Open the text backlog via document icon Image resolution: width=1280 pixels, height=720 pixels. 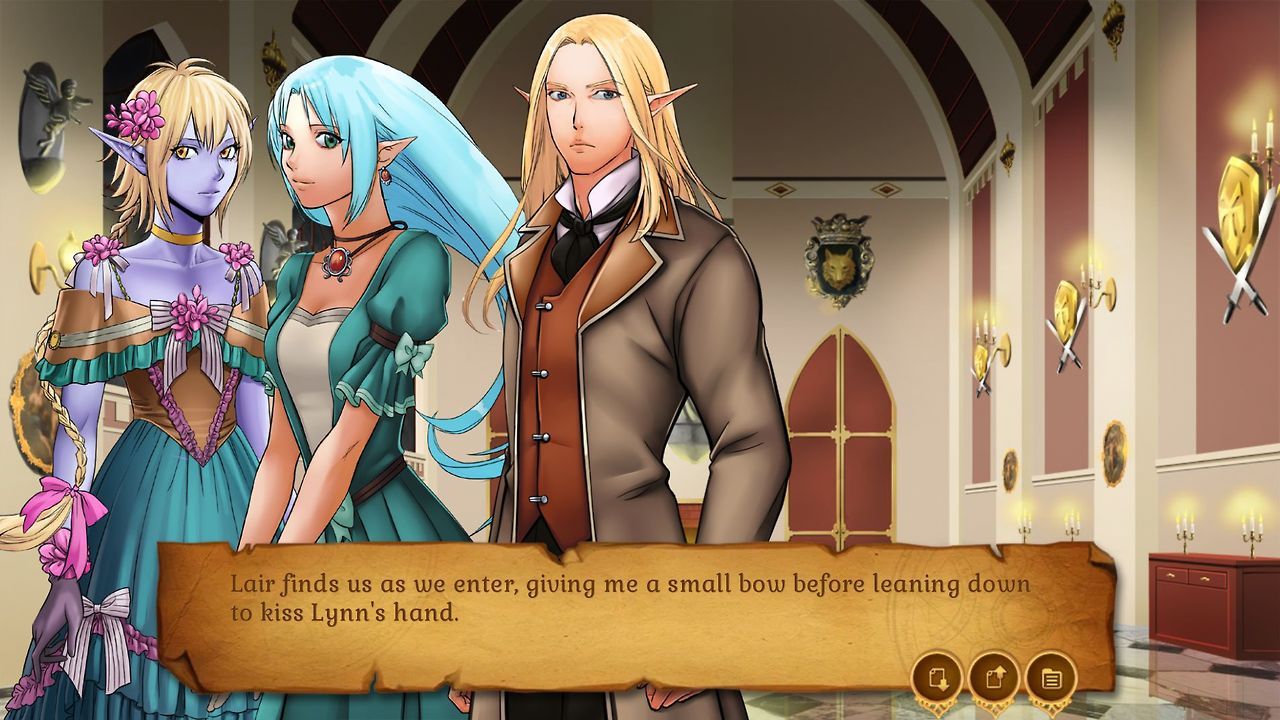pos(1047,678)
